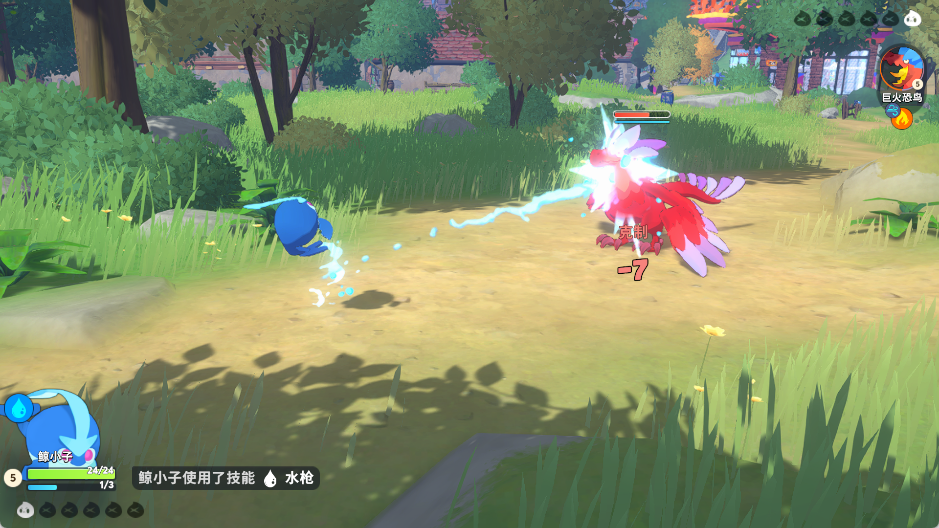Select the active white party slot beside the 巨火恐鸟 portrait
Image resolution: width=939 pixels, height=528 pixels.
(911, 17)
